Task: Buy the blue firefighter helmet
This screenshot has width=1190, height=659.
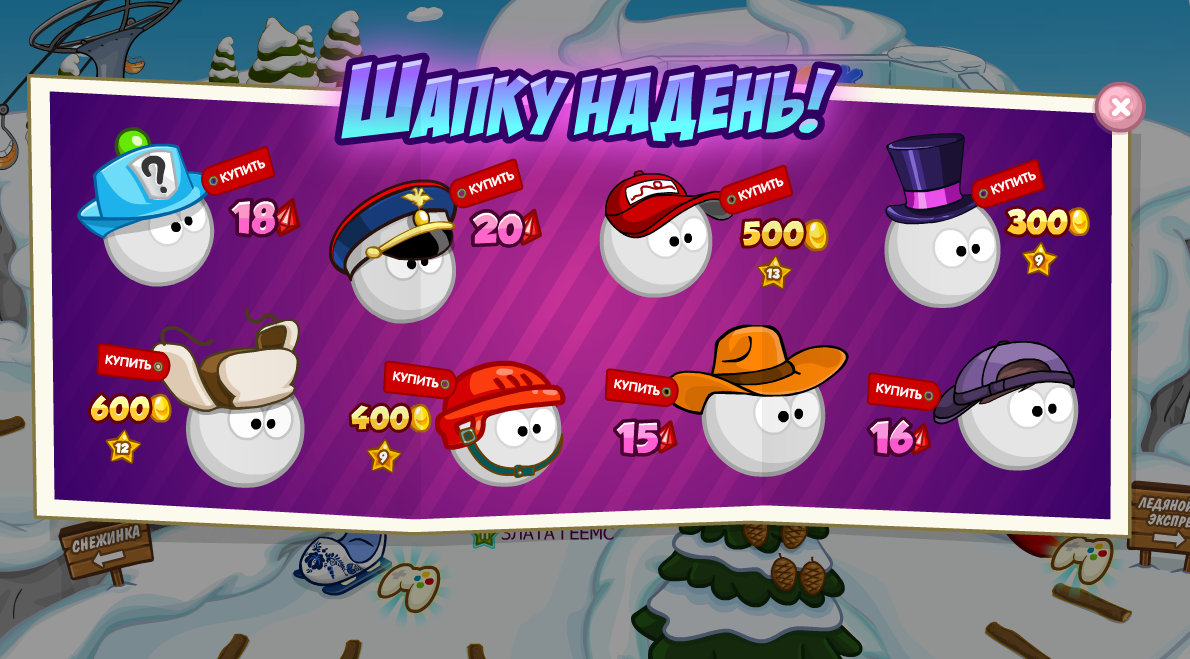Action: pyautogui.click(x=241, y=173)
